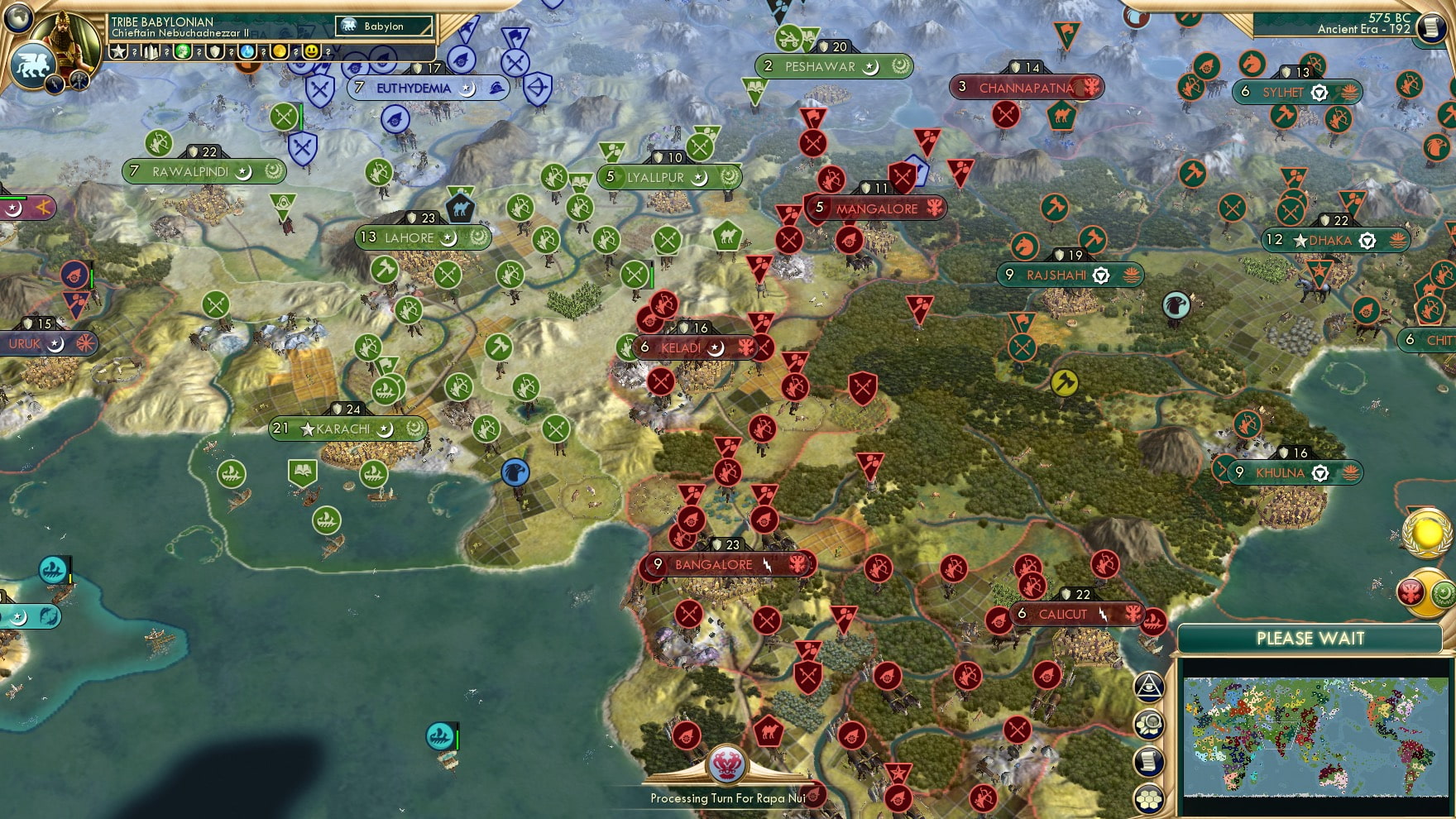Show the blue science flask indicator

coord(247,51)
